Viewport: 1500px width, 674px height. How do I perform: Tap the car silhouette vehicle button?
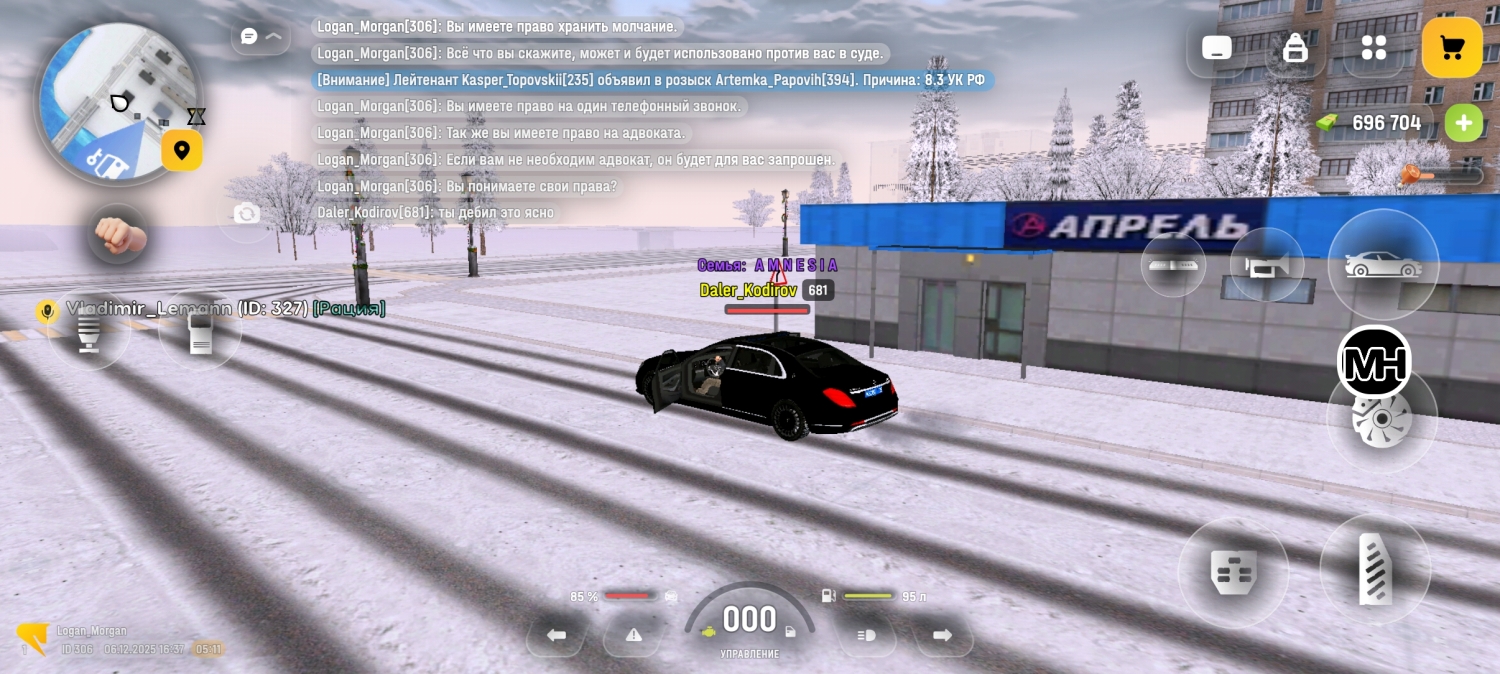coord(1382,265)
